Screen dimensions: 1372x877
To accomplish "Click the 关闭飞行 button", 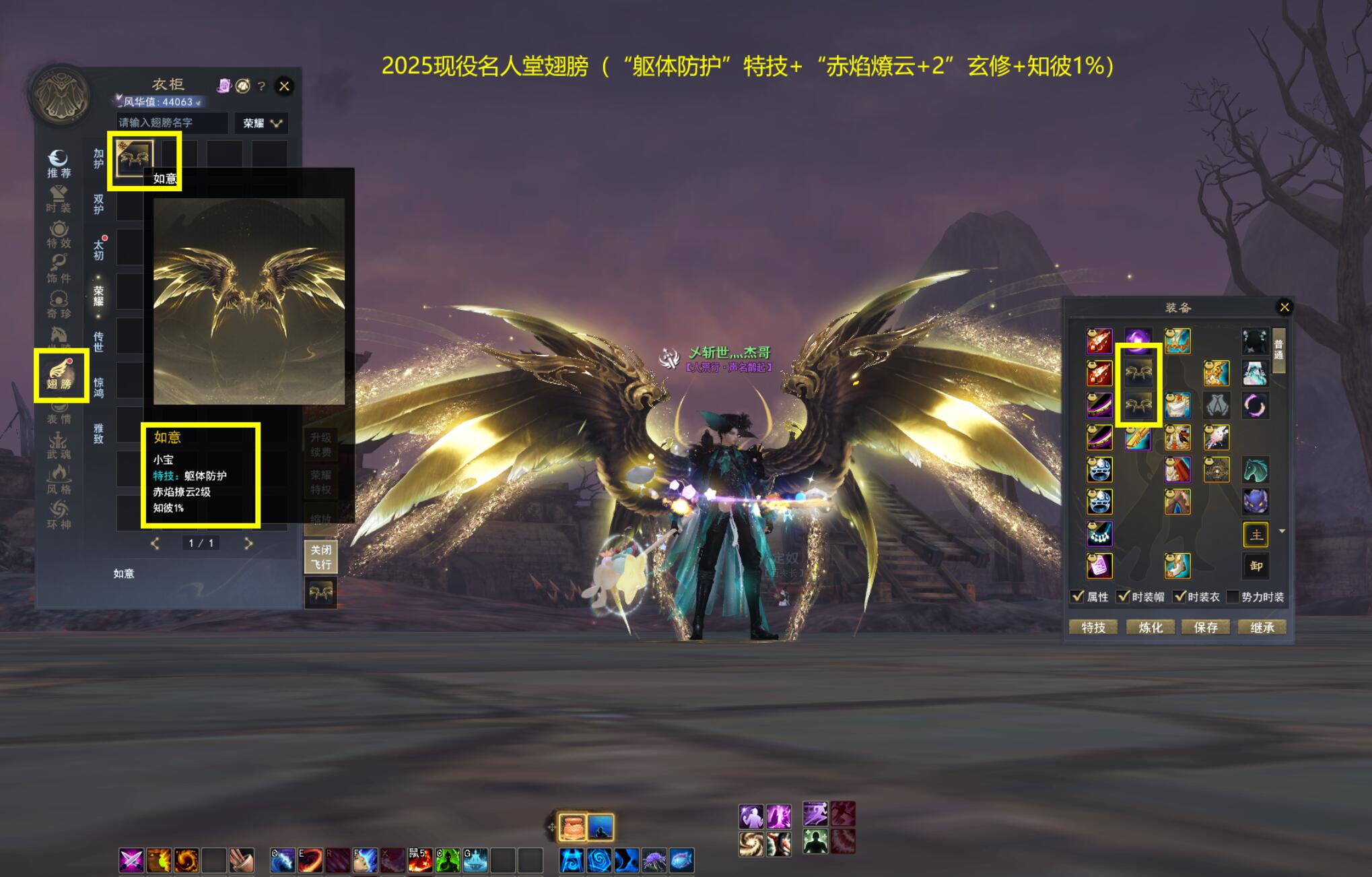I will (320, 557).
